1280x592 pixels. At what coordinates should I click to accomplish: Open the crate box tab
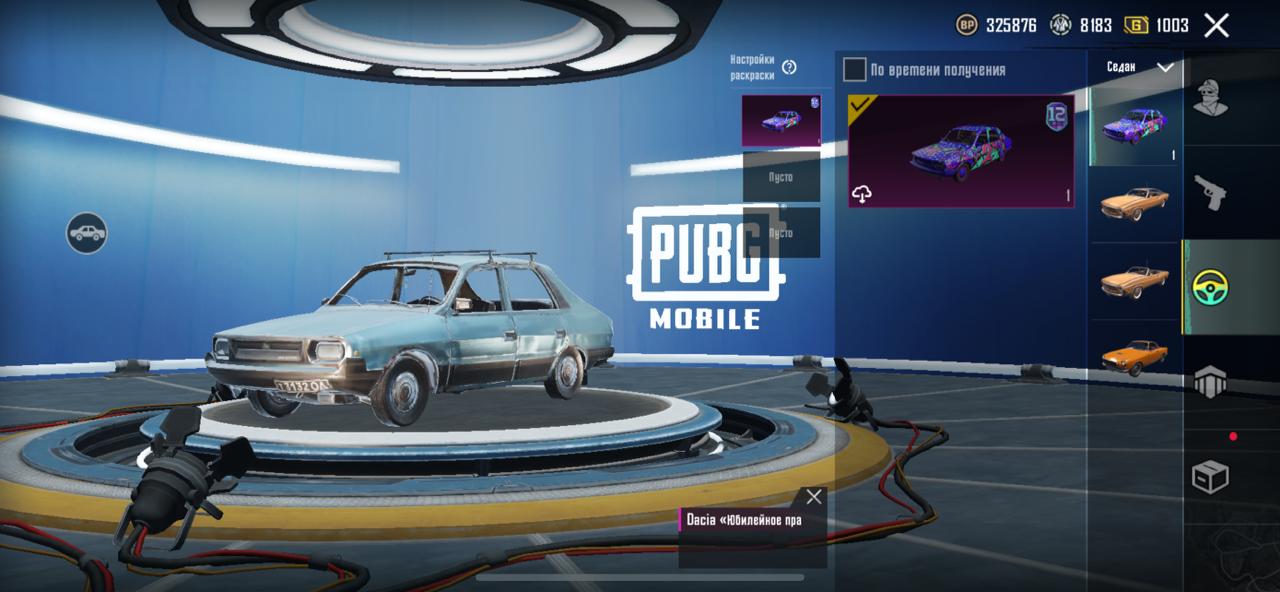[x=1210, y=477]
